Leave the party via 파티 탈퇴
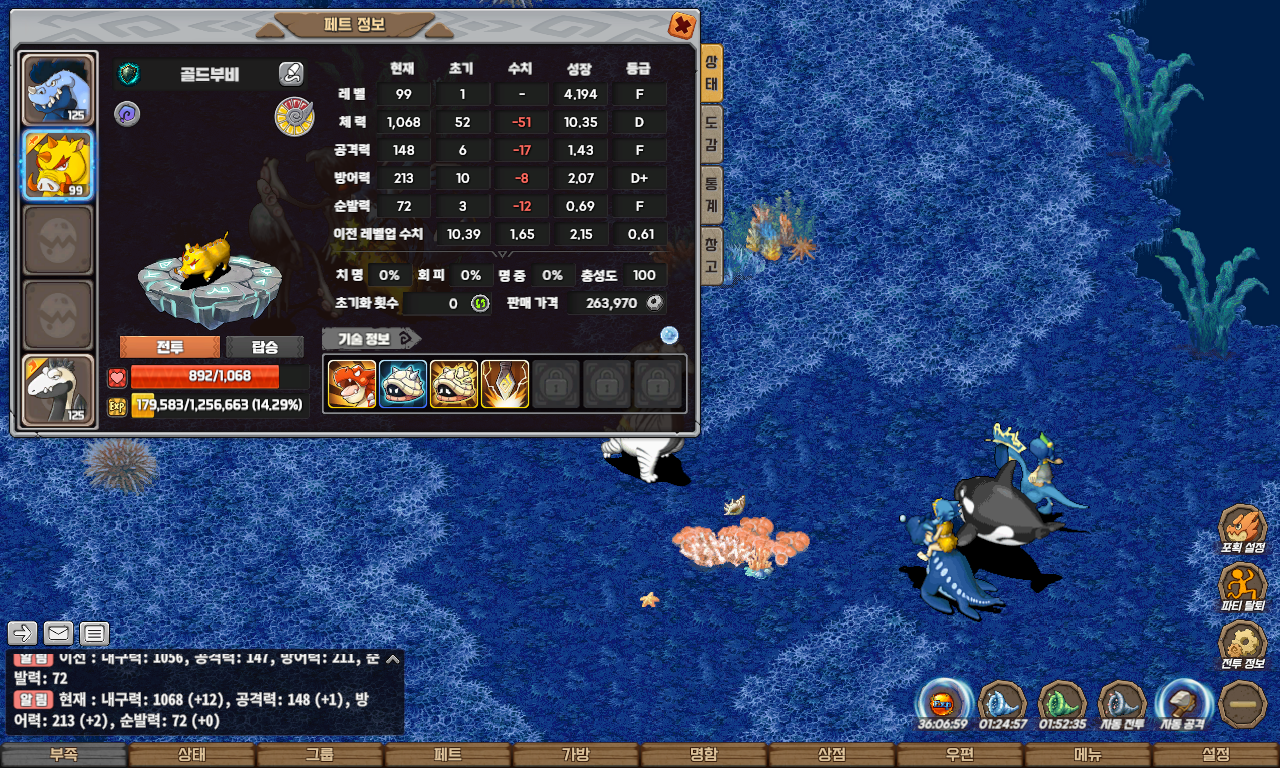This screenshot has height=768, width=1280. pos(1242,587)
